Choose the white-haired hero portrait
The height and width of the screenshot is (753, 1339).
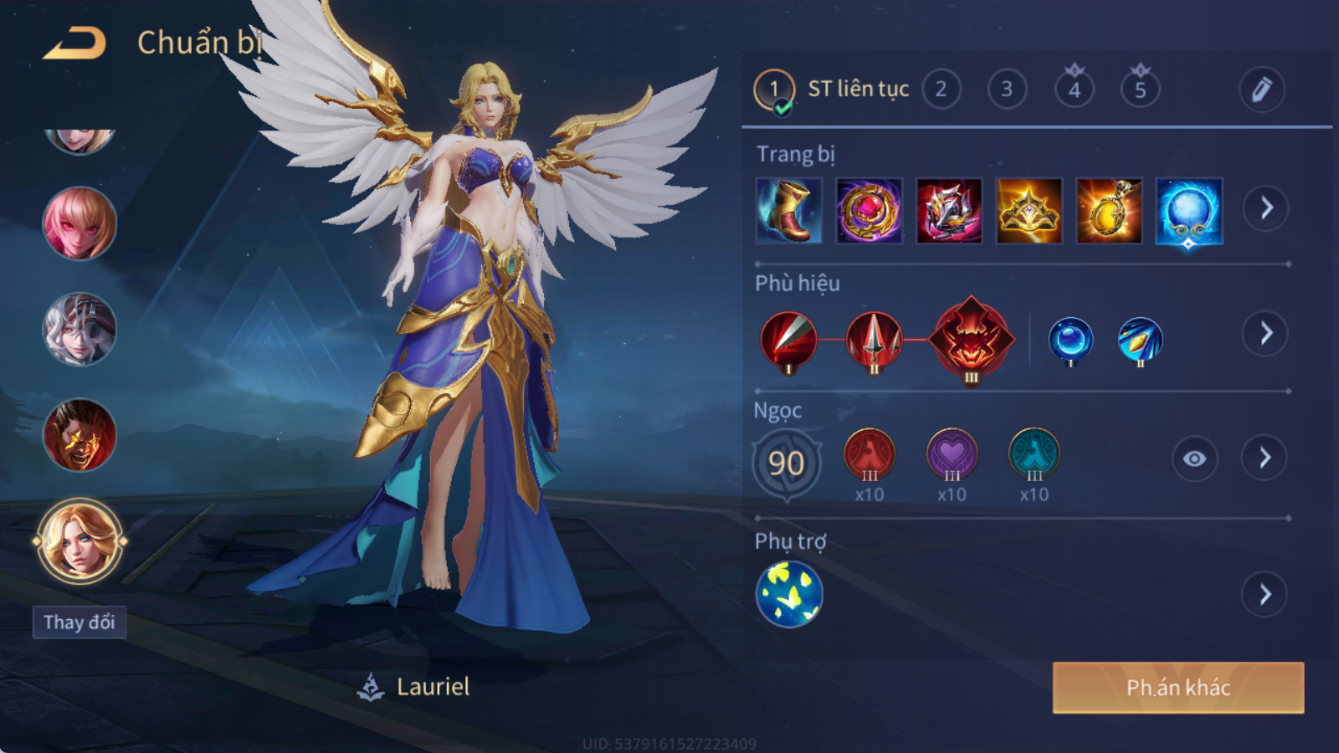[79, 329]
